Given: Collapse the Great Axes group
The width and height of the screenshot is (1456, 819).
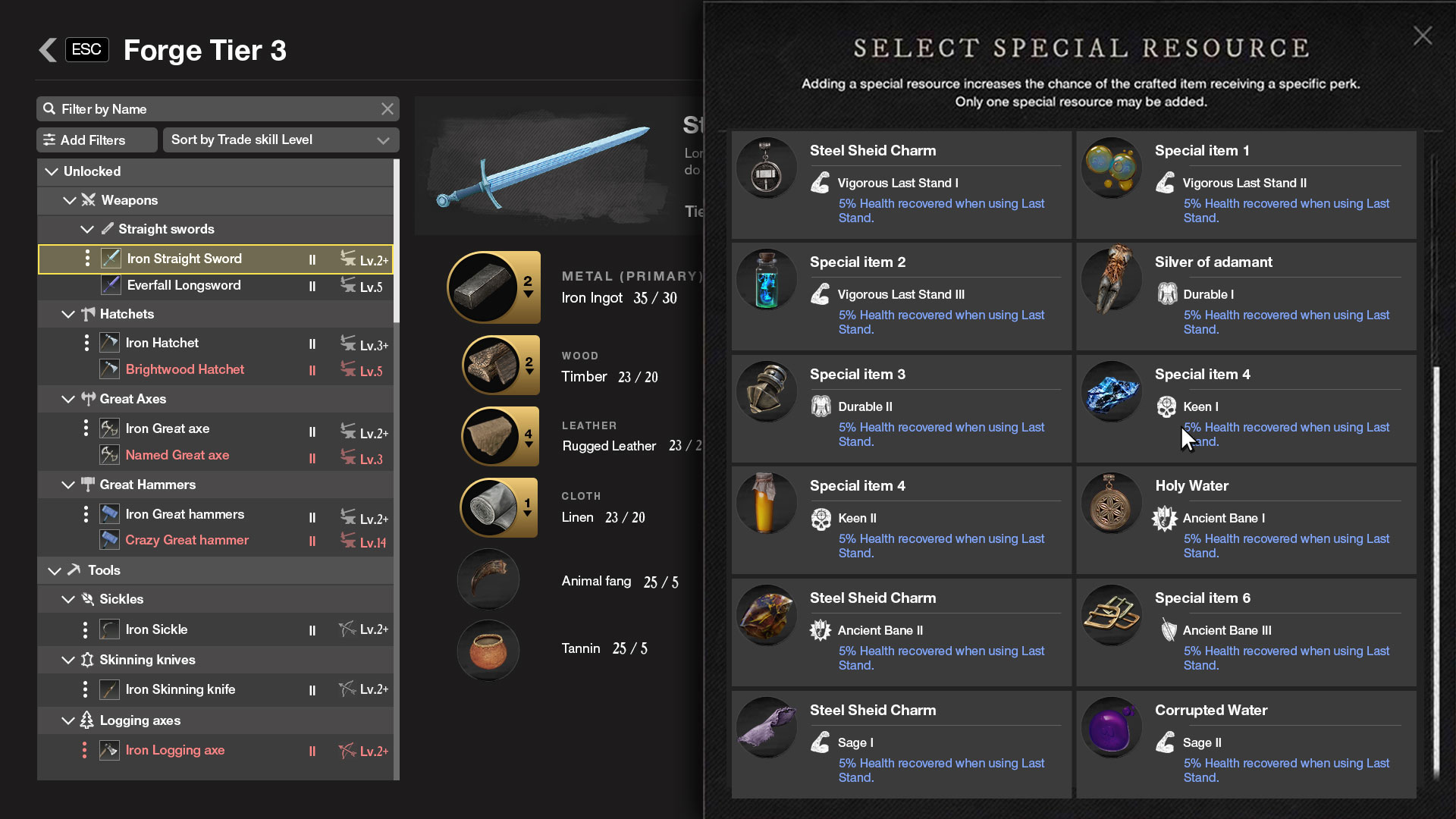Looking at the screenshot, I should tap(68, 399).
